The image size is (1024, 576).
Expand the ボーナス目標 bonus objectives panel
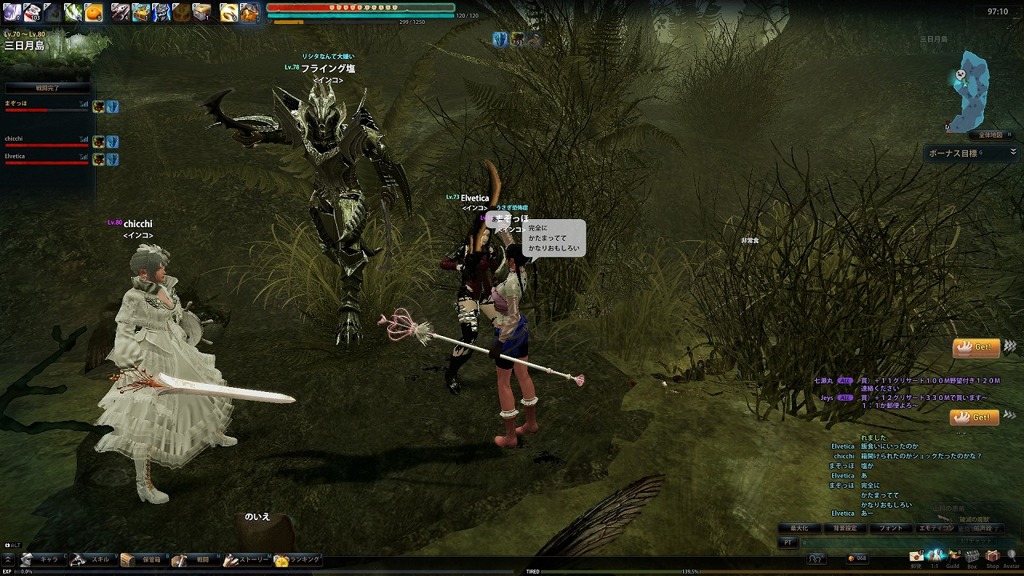coord(1013,152)
